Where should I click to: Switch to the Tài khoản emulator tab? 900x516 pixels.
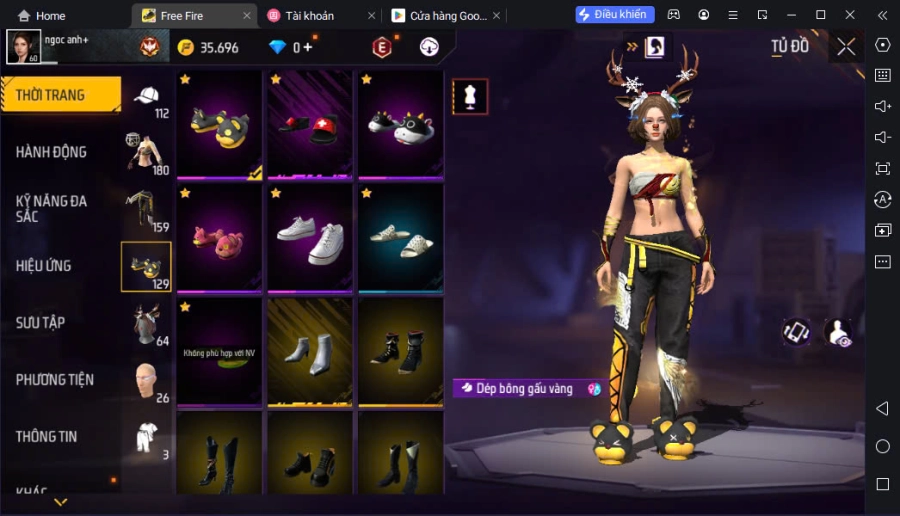click(313, 15)
